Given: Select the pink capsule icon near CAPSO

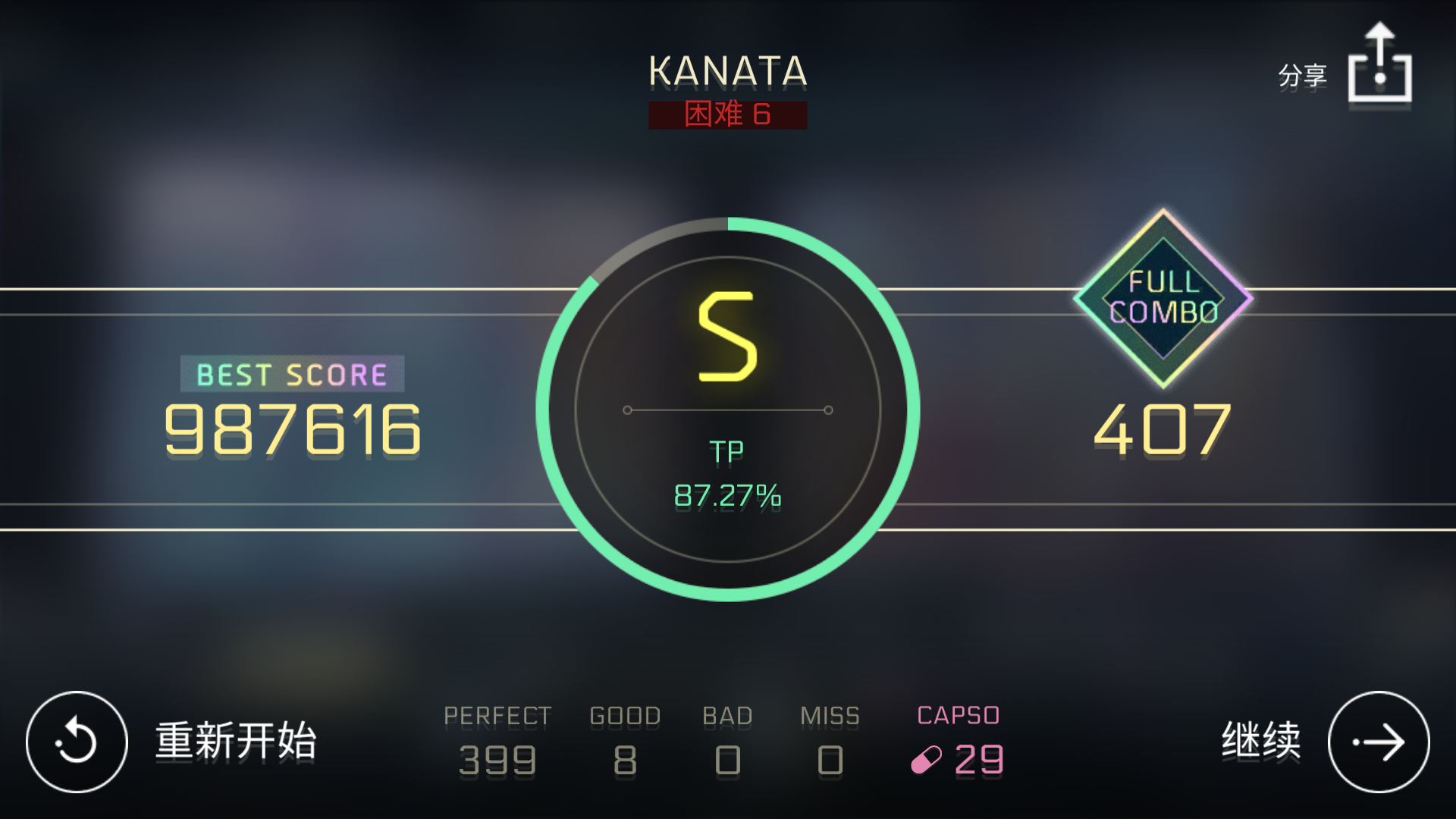Looking at the screenshot, I should click(x=927, y=761).
